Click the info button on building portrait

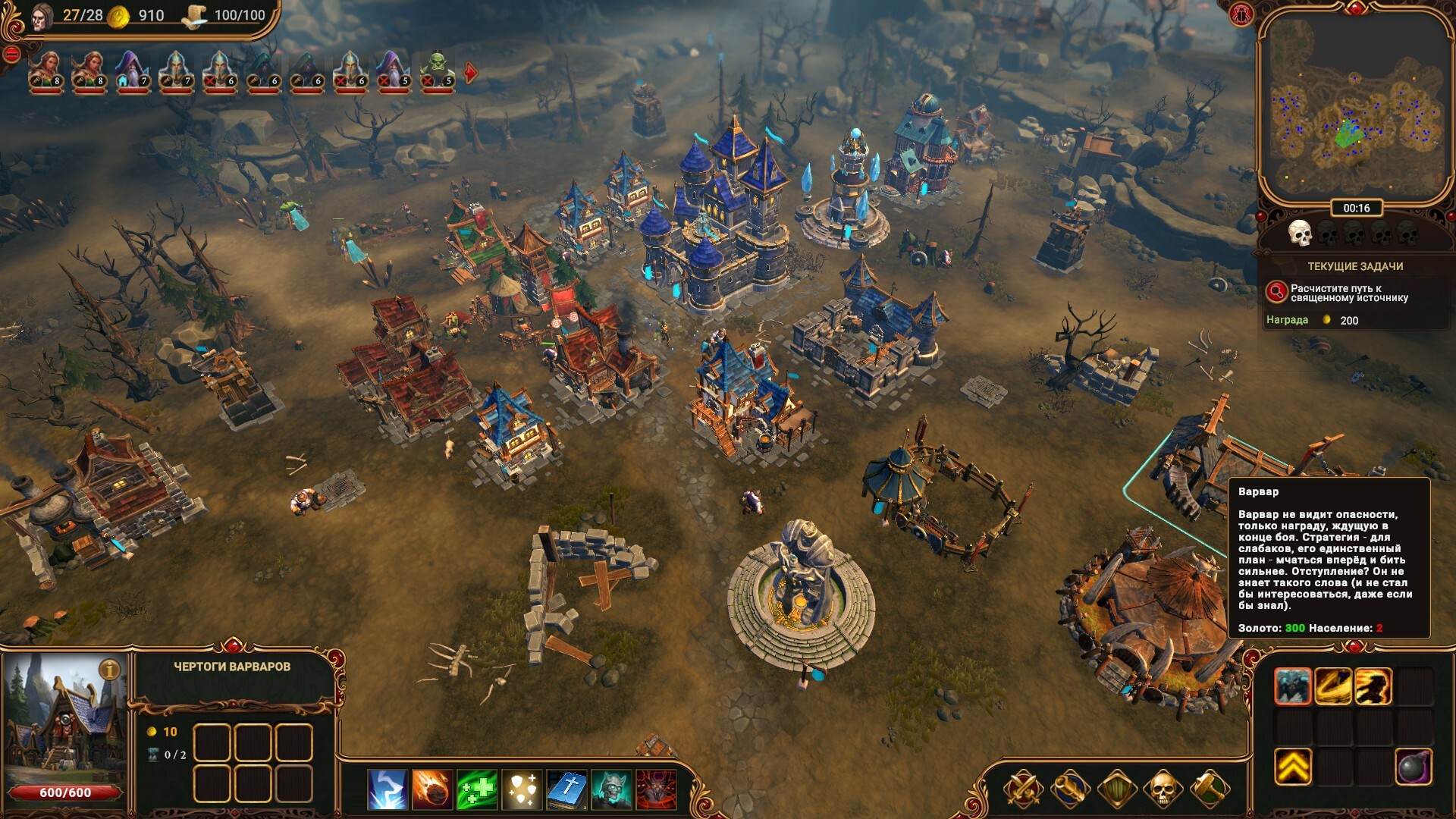click(111, 670)
